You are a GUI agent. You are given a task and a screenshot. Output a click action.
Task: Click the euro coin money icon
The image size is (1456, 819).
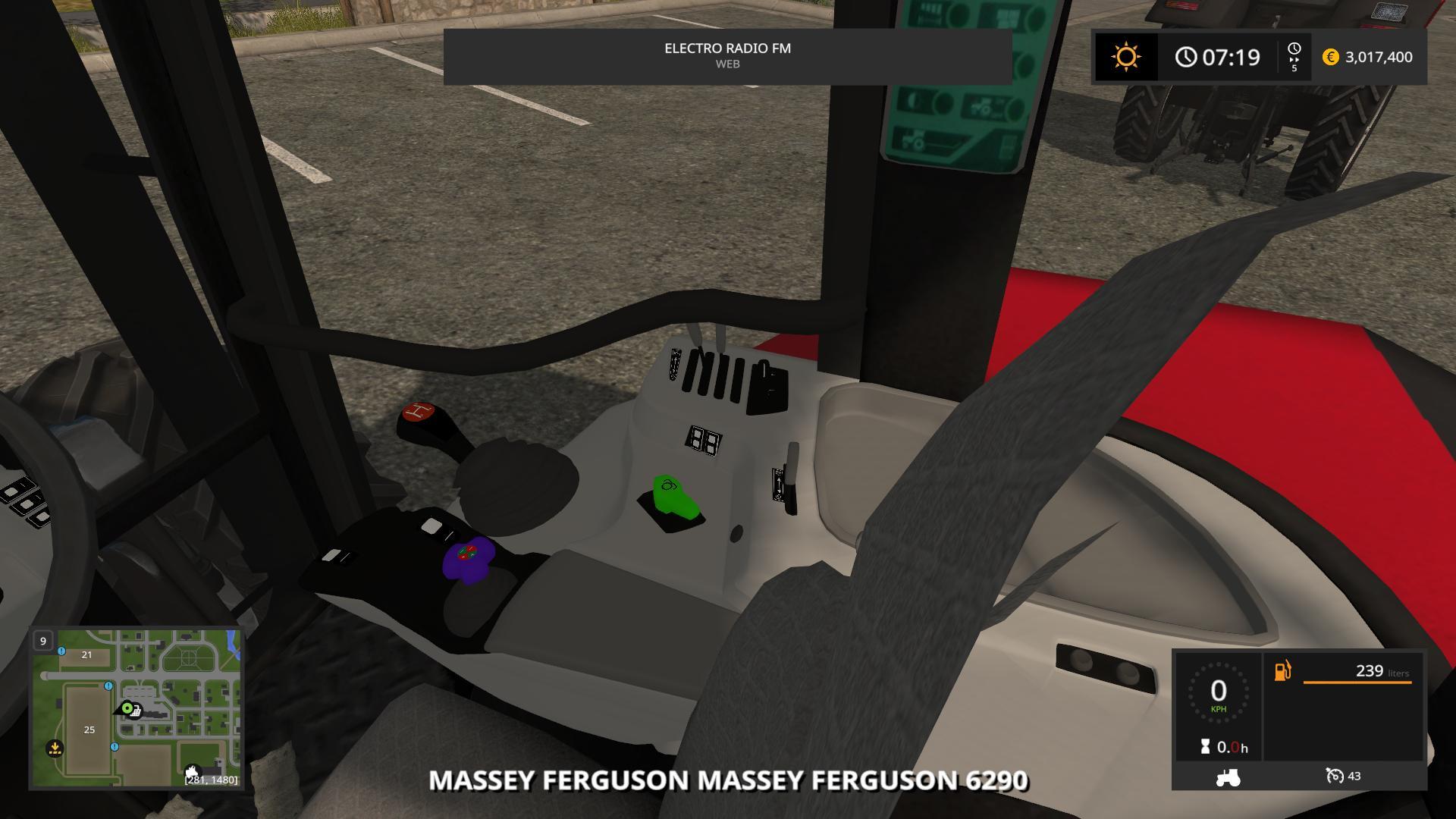click(1330, 57)
